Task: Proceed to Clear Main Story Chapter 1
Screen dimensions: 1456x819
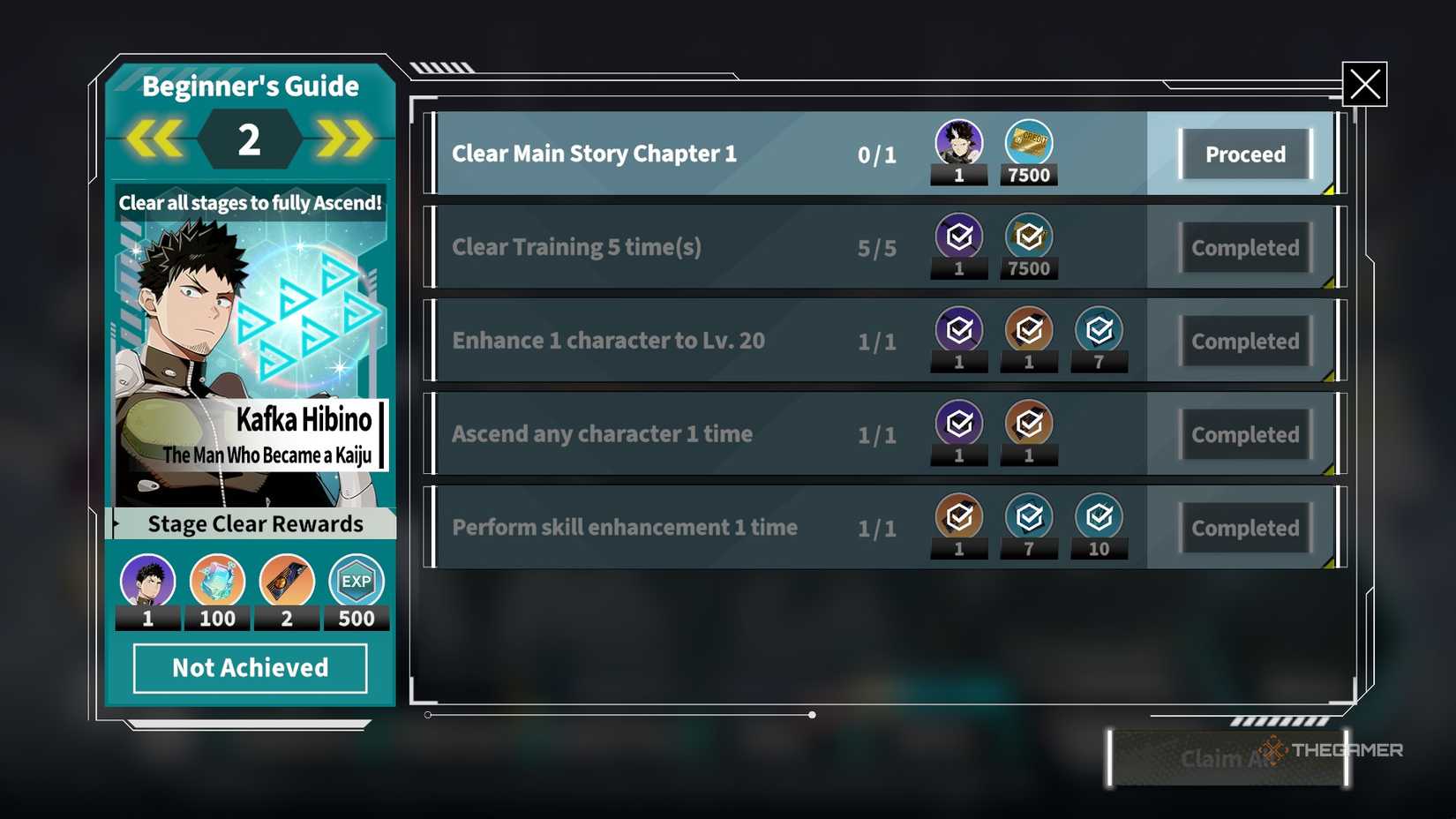Action: tap(1245, 154)
